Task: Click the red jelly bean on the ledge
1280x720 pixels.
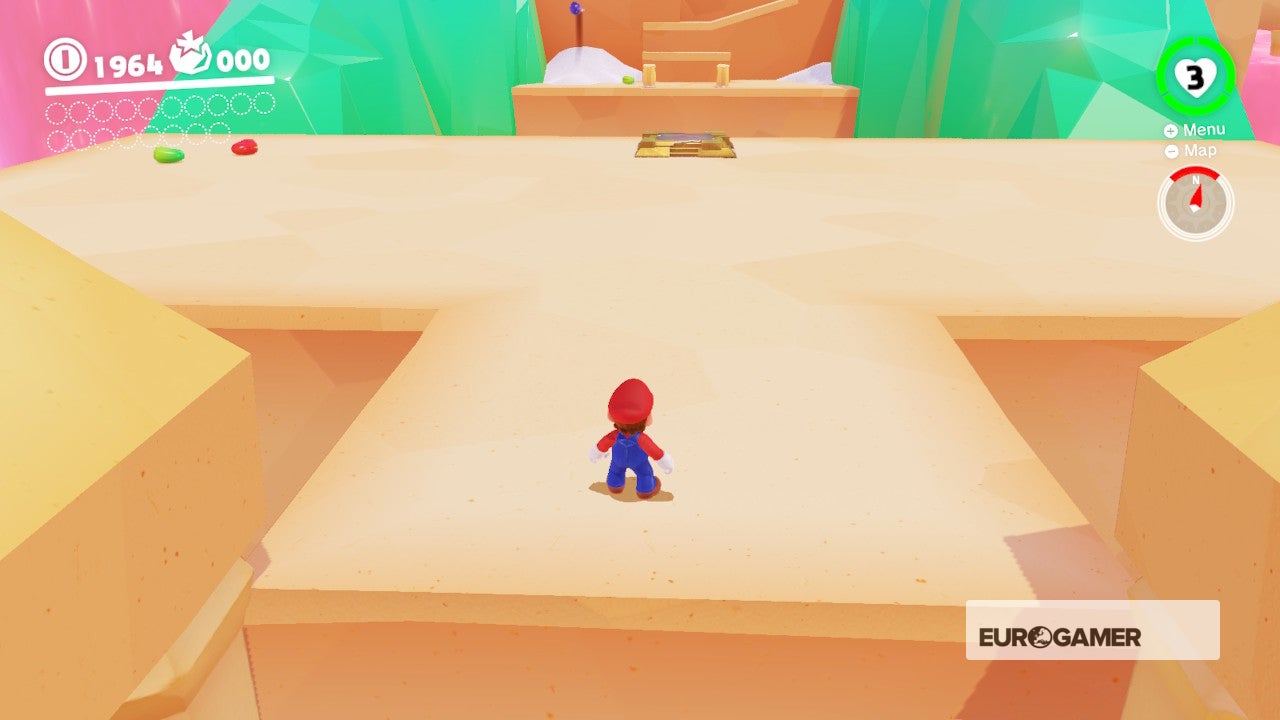Action: click(x=243, y=146)
